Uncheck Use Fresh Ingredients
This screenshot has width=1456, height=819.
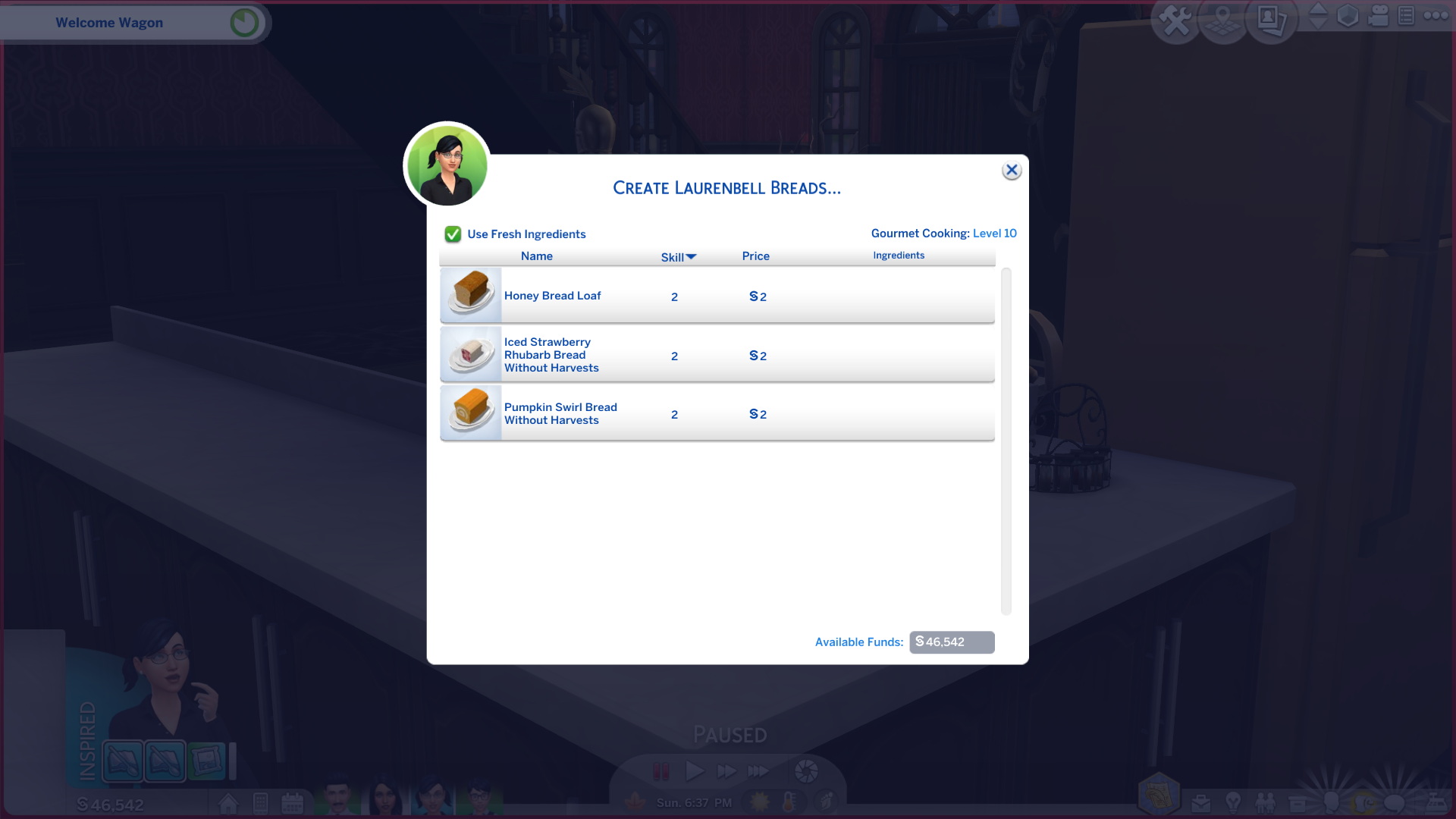453,234
